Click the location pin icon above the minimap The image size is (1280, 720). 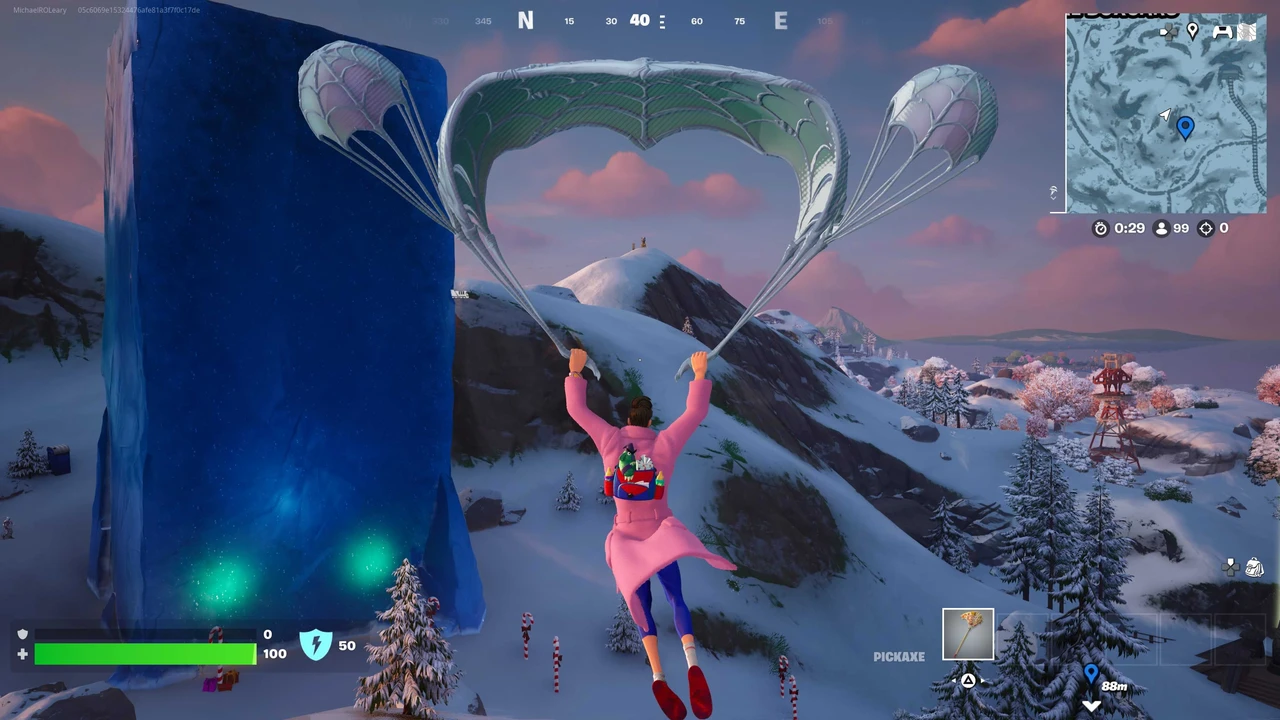[x=1192, y=31]
